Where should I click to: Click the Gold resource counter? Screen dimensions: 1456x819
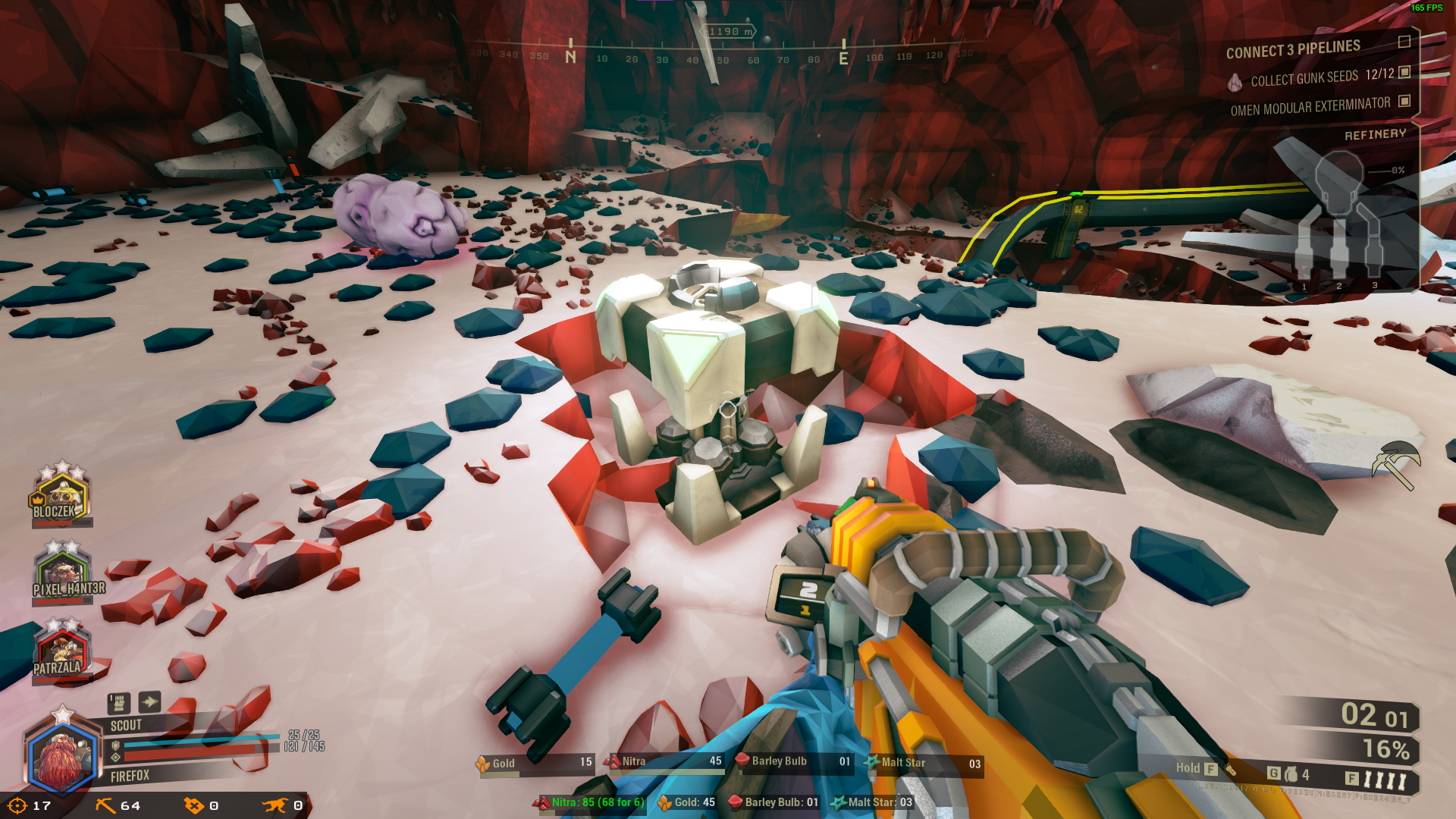[535, 763]
